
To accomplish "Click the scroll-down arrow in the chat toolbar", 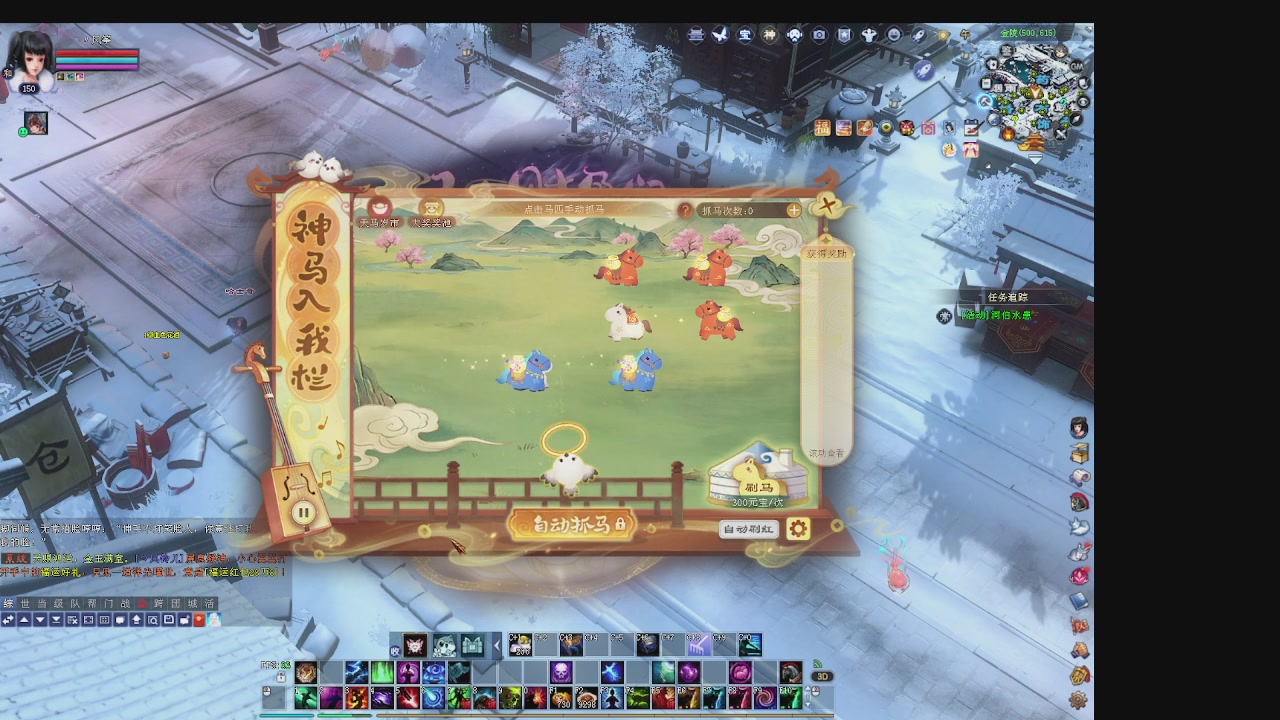I will 40,620.
